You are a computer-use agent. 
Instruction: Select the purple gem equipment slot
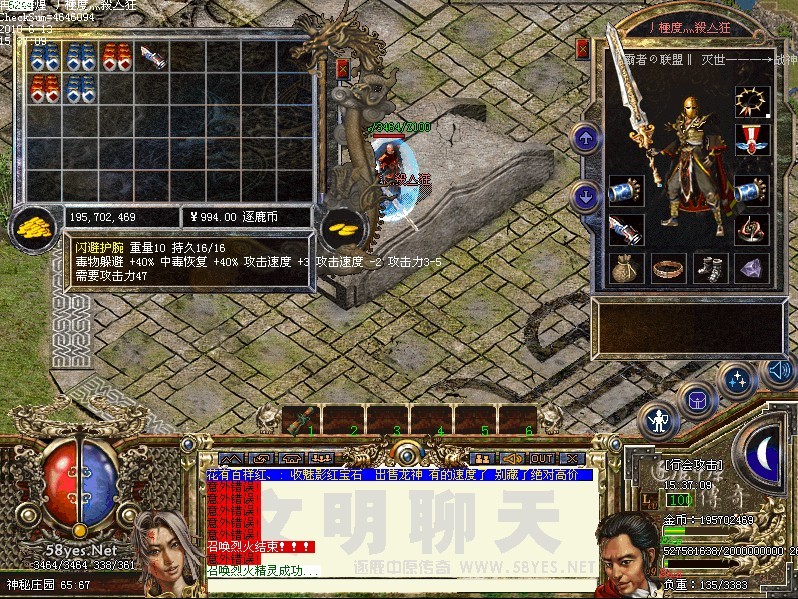point(751,267)
